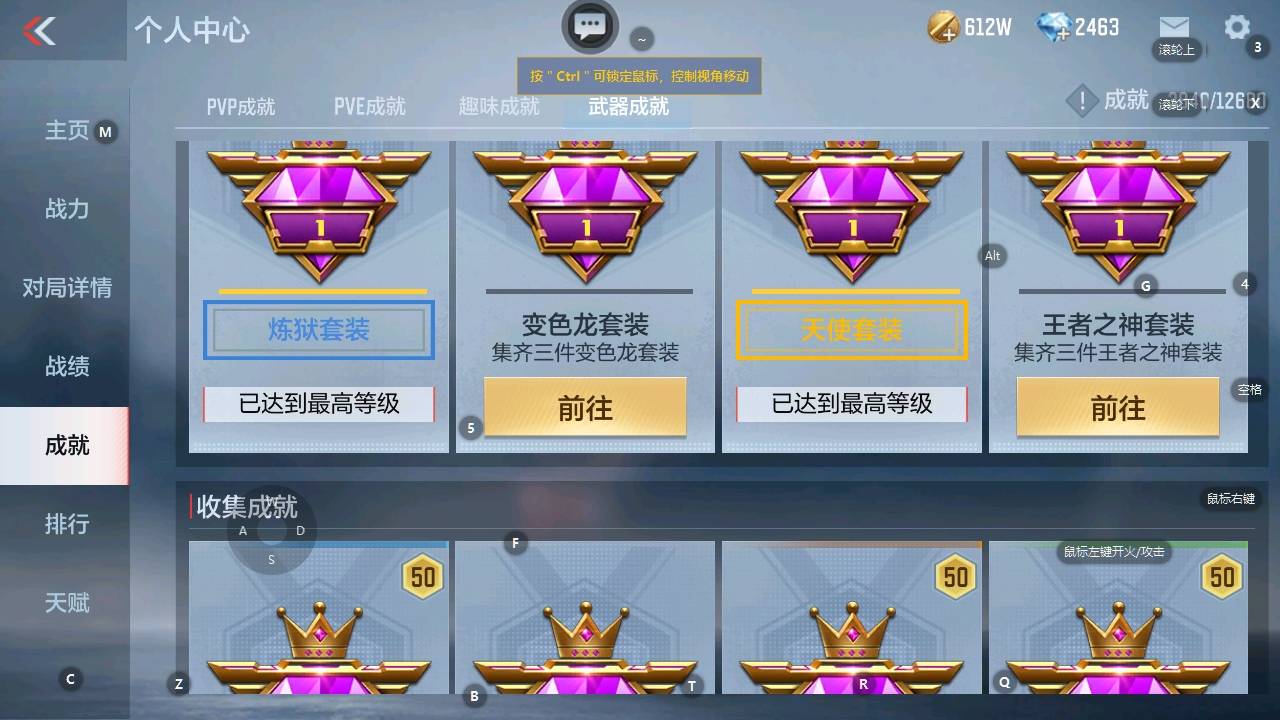The image size is (1280, 720).
Task: Switch to the PVE成就 tab
Action: tap(370, 105)
